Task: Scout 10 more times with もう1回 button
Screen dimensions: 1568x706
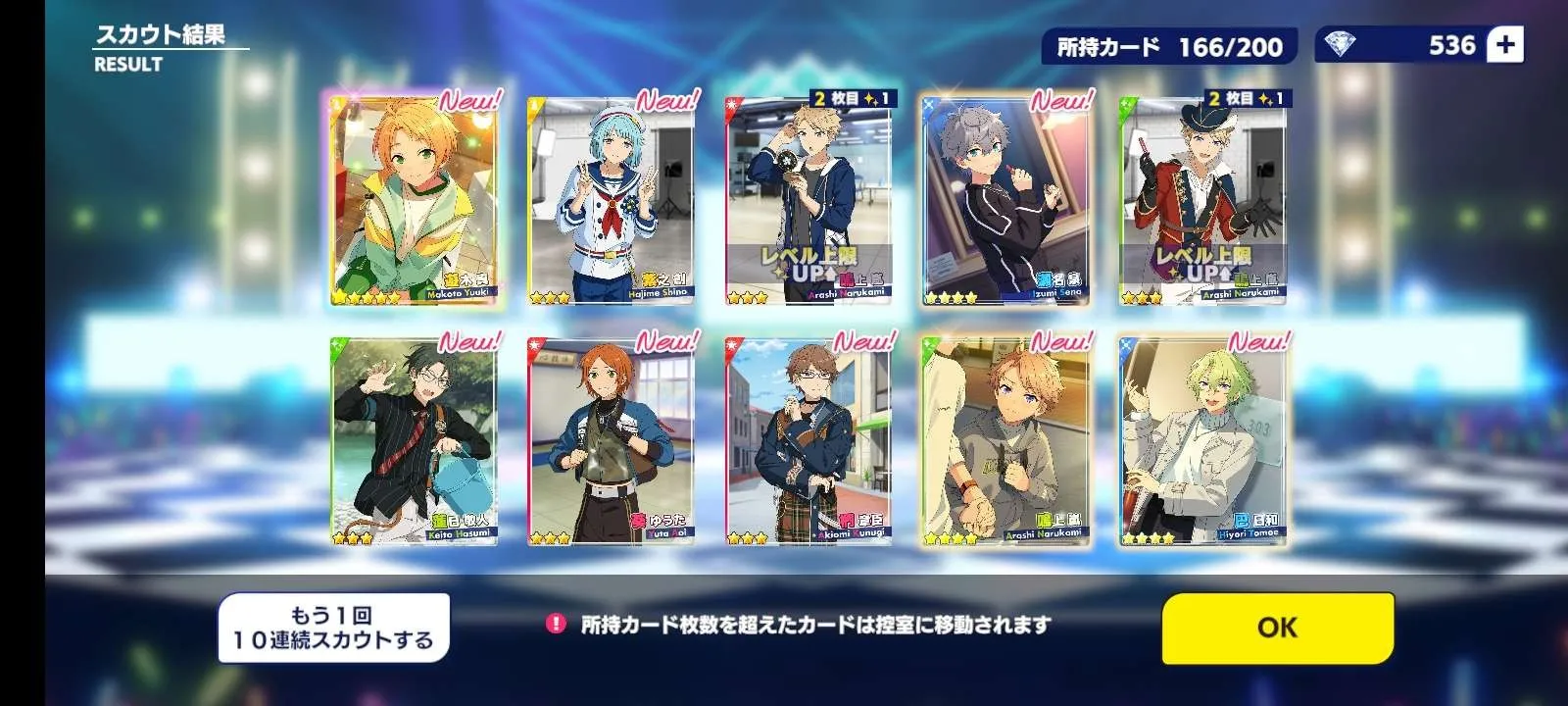Action: pyautogui.click(x=333, y=628)
